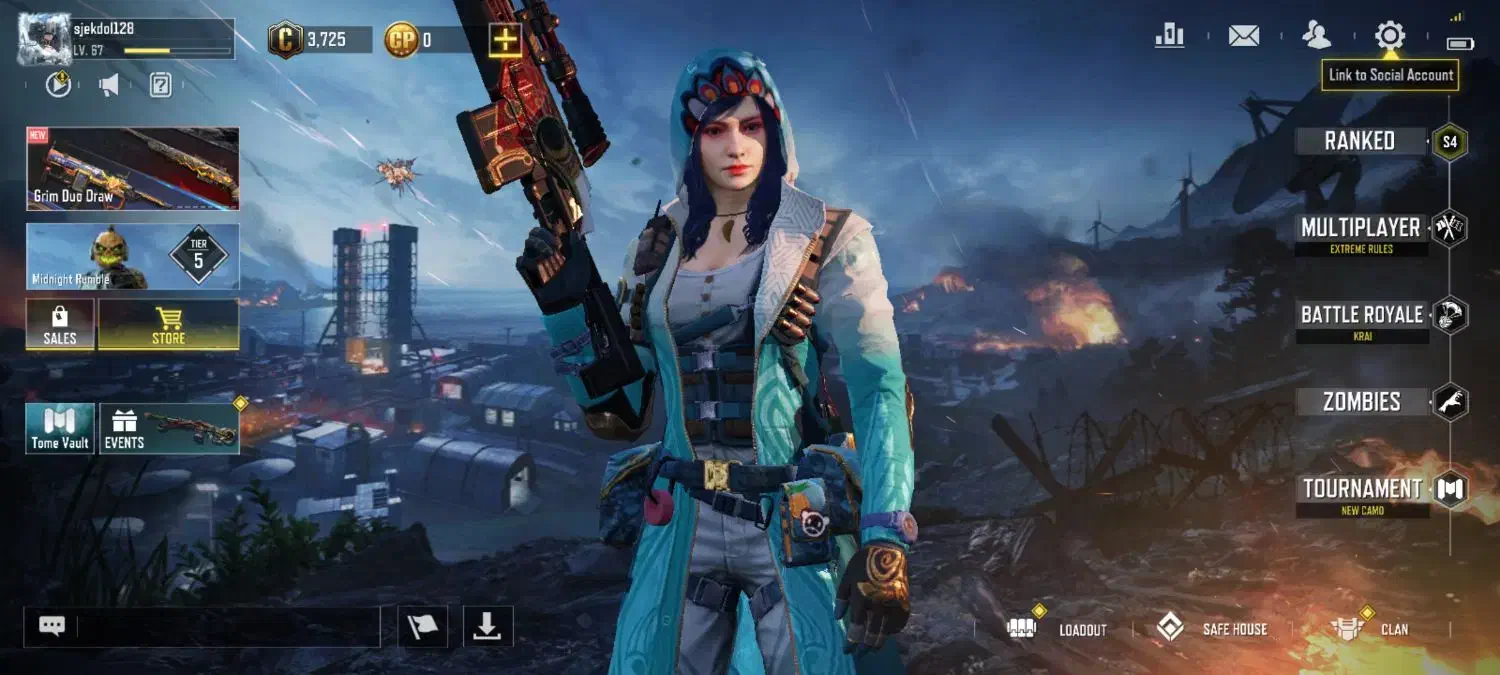Select Multiplayer Extreme Rules mode

tap(1360, 230)
